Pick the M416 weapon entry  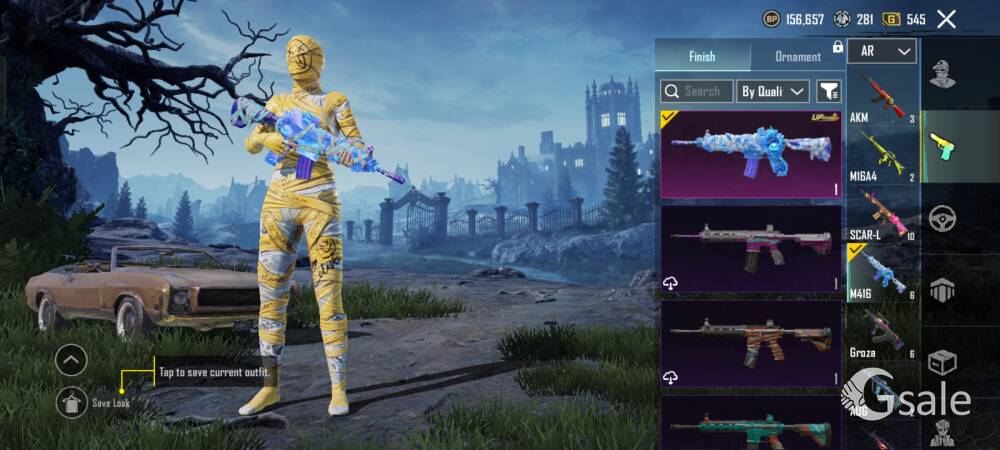[882, 272]
